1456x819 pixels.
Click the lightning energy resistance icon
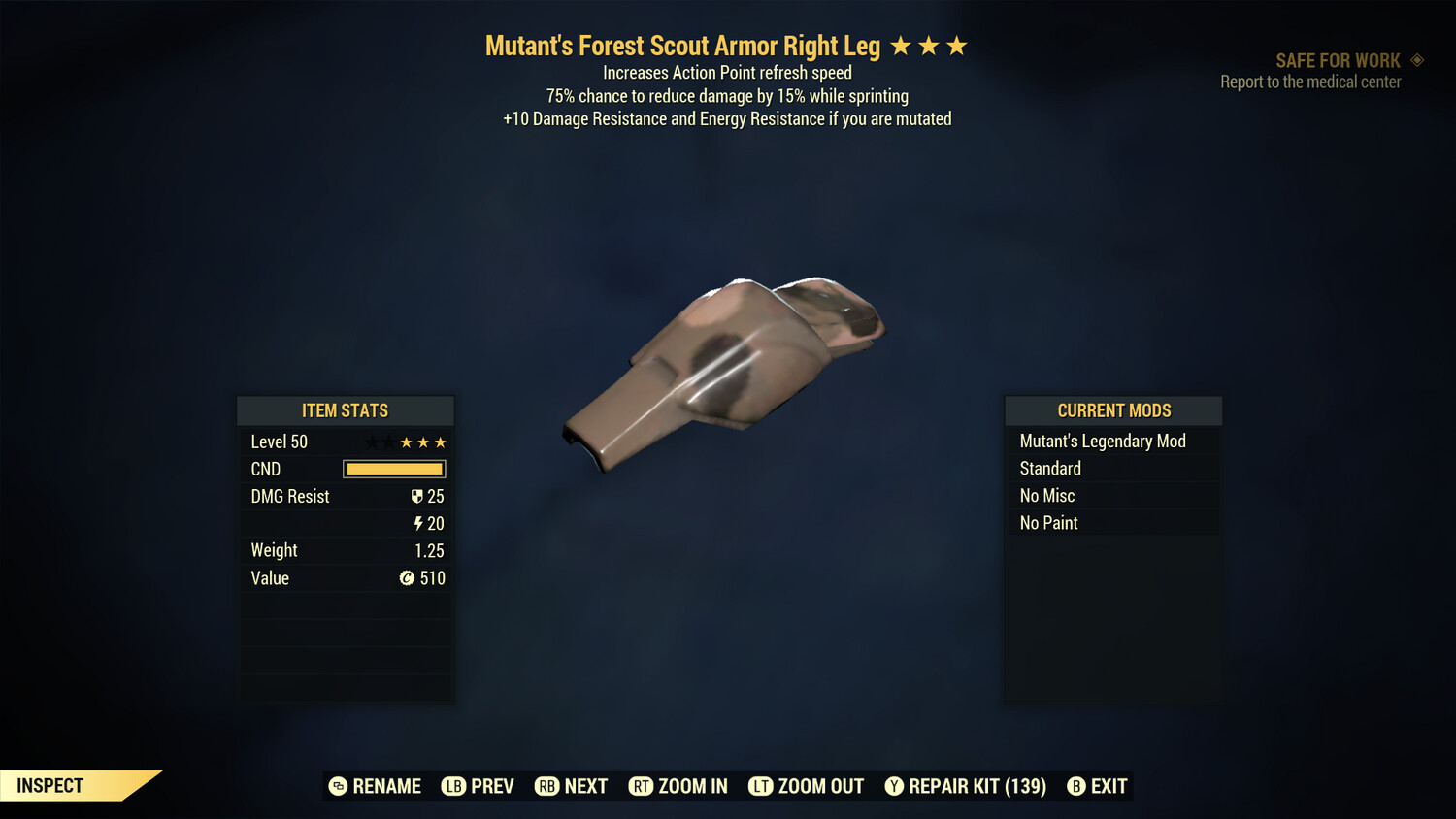[418, 523]
